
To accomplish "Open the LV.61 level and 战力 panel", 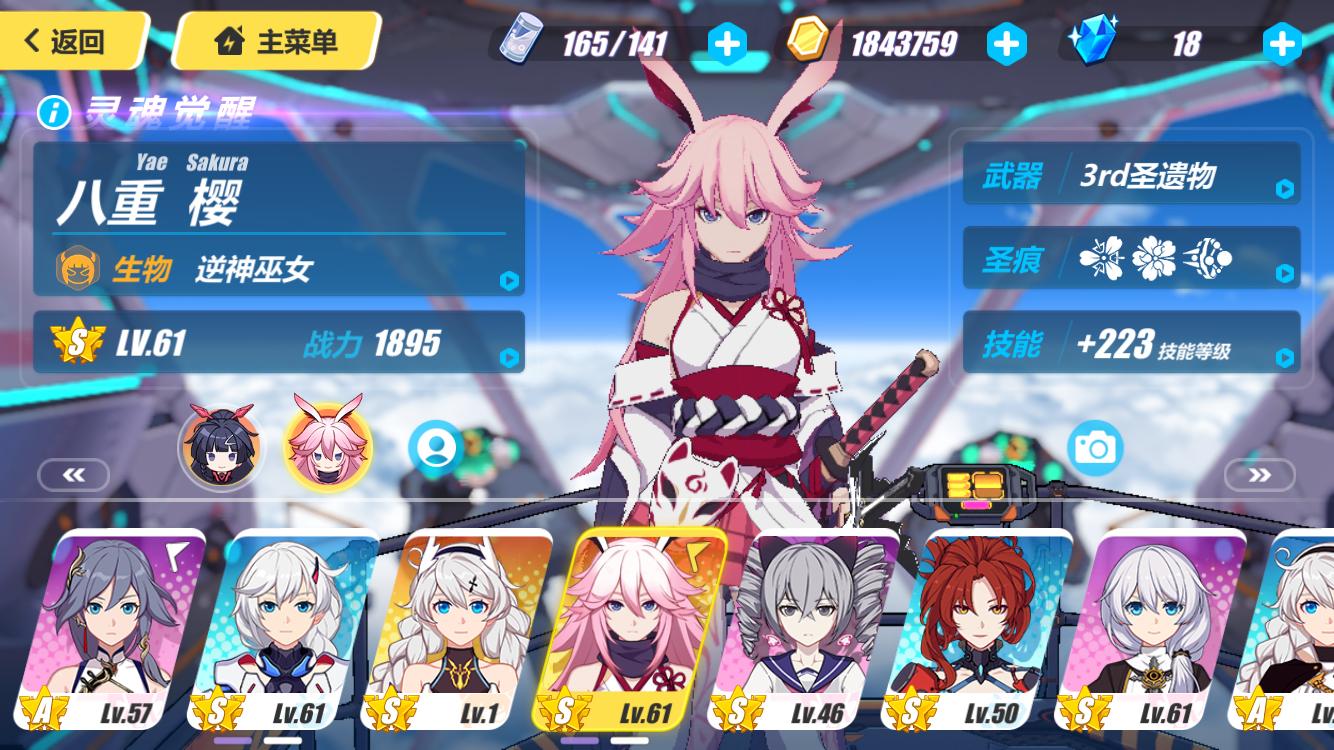I will (279, 343).
